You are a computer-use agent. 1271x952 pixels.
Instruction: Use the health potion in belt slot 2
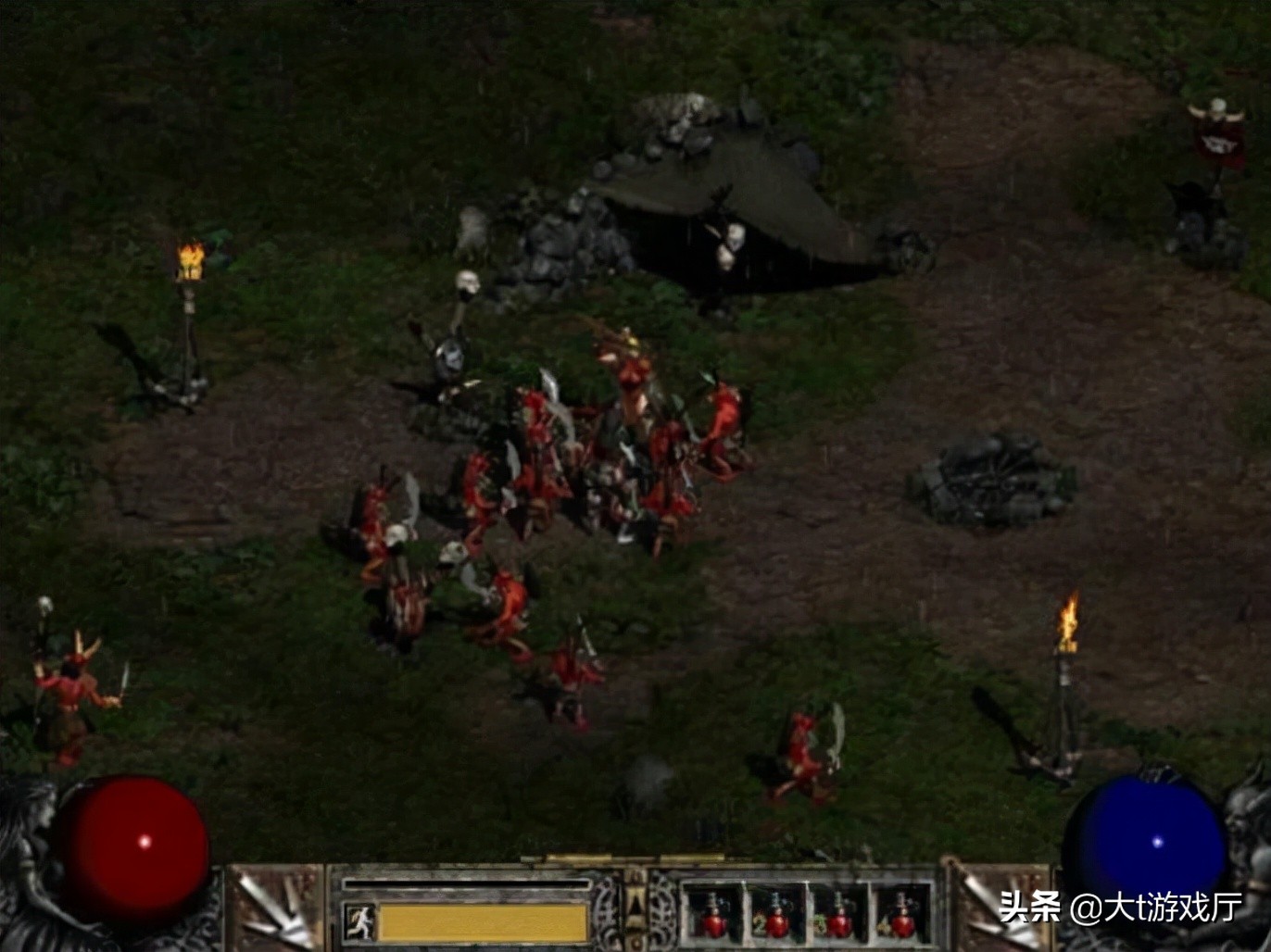(776, 915)
